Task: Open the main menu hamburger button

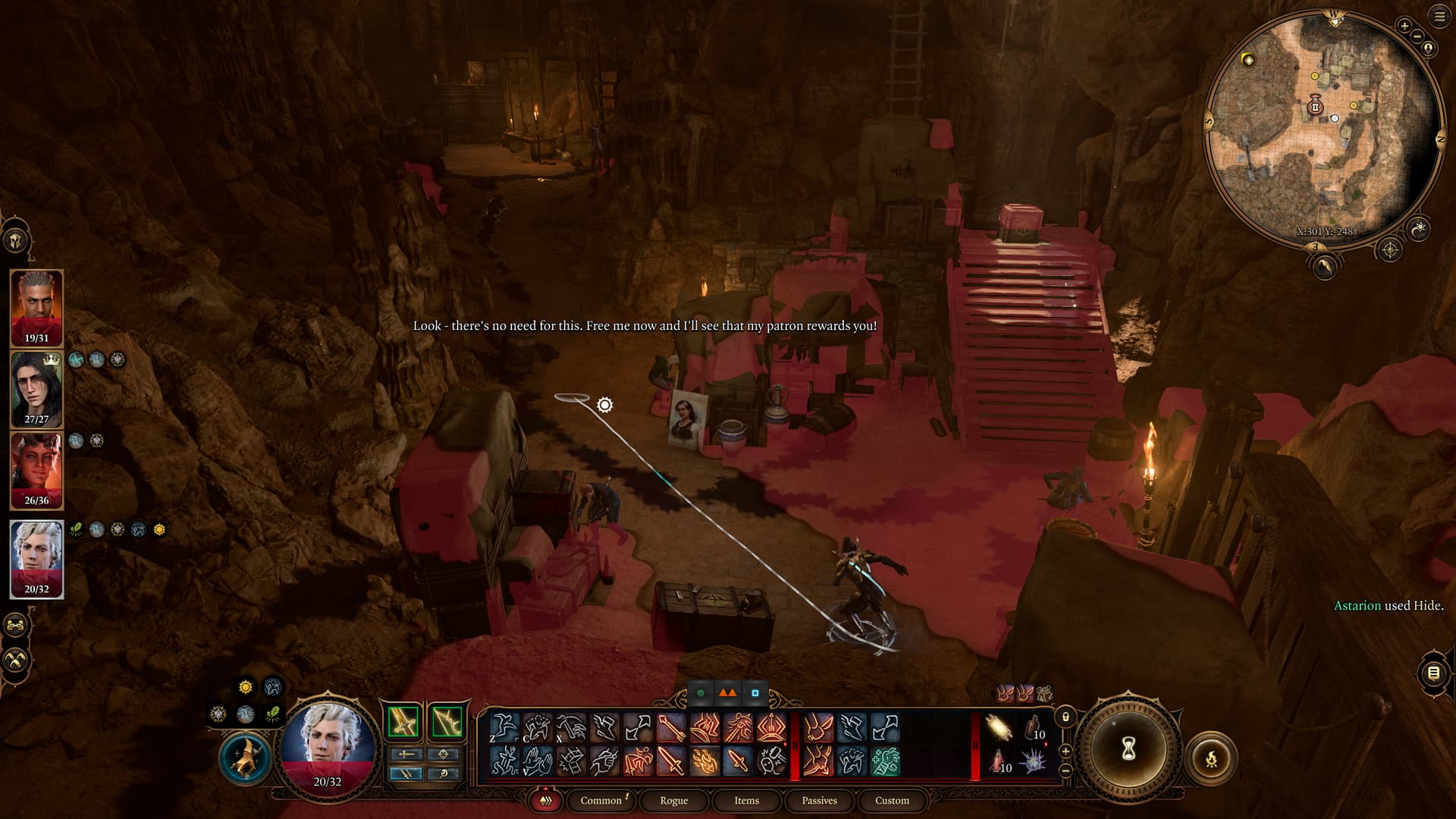Action: [1439, 17]
